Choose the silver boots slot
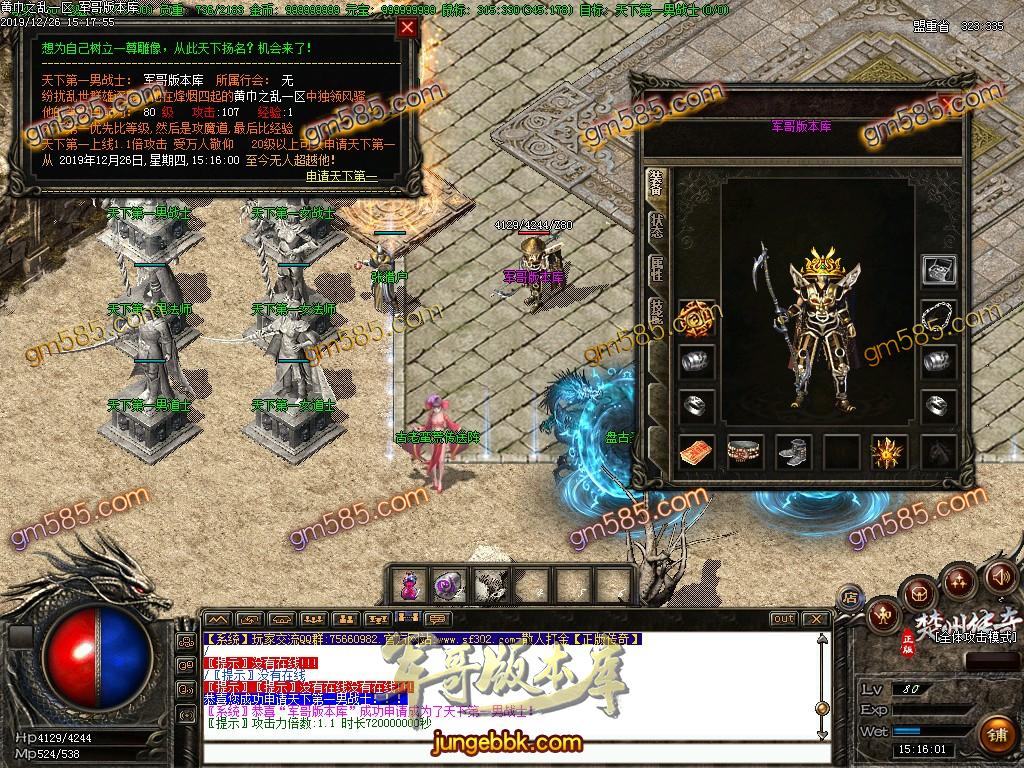Screen dimensions: 1024x768 click(793, 452)
